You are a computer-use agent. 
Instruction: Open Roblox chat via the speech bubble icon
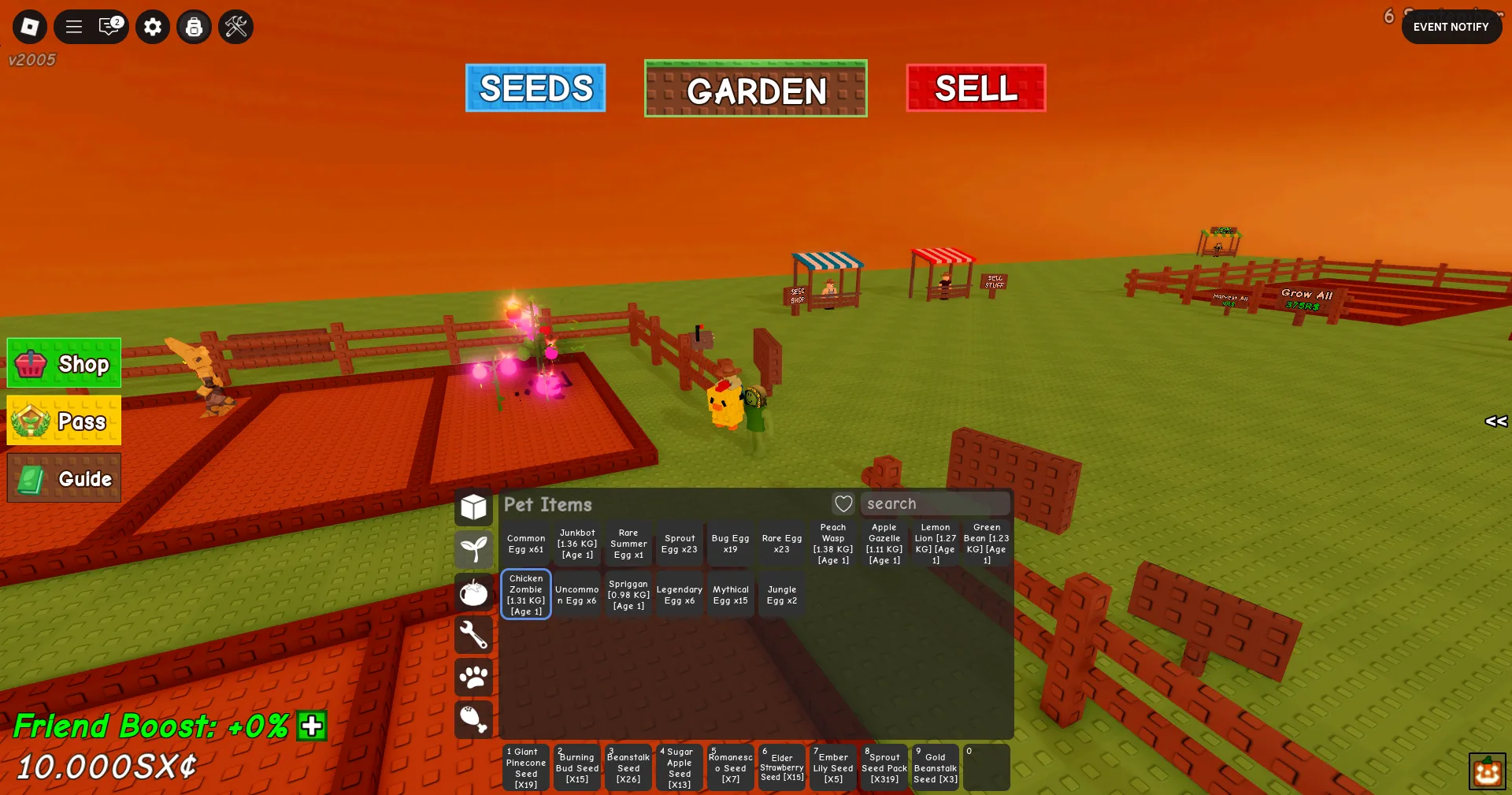(110, 26)
